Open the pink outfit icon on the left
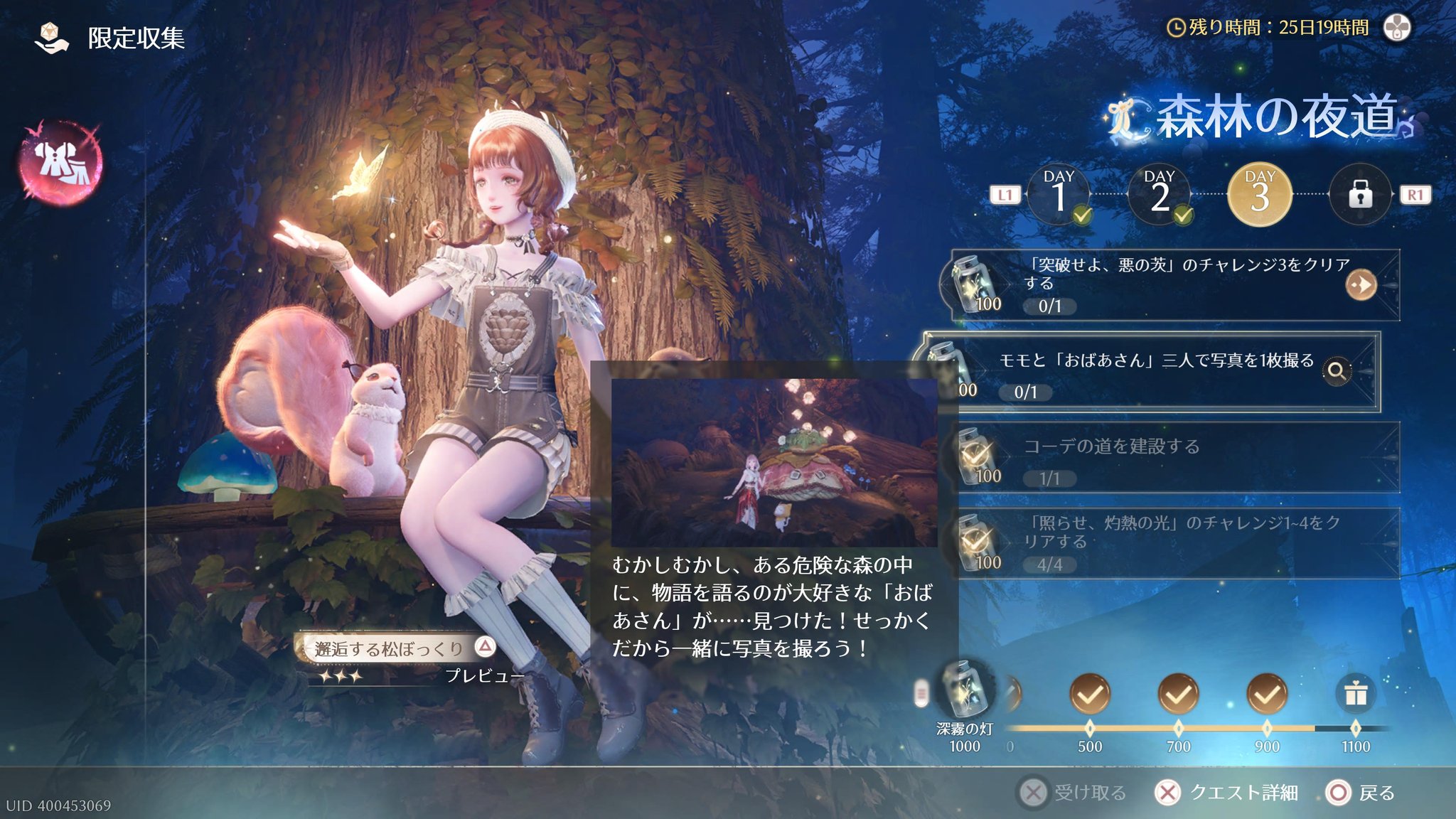The height and width of the screenshot is (819, 1456). coord(61,162)
